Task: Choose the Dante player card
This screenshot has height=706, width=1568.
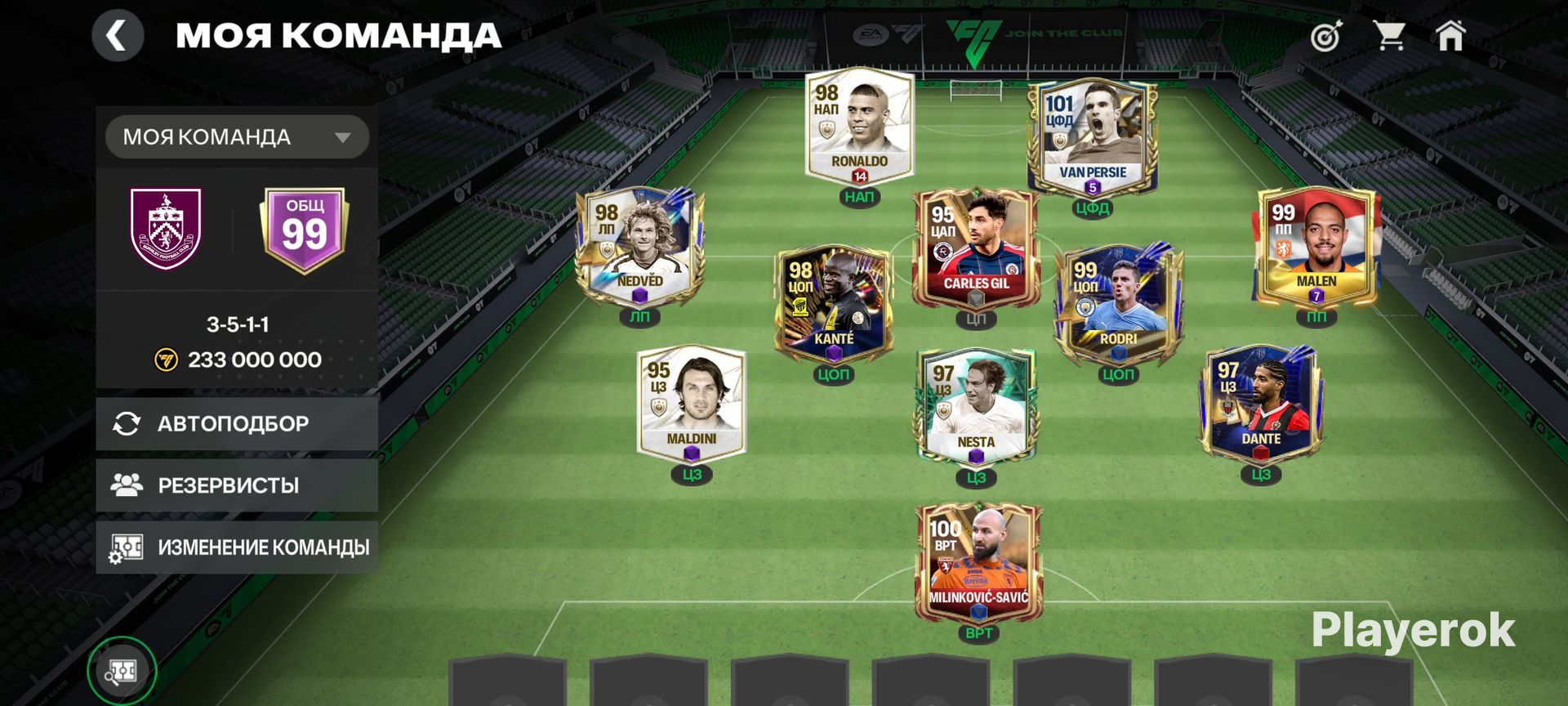Action: tap(1260, 402)
